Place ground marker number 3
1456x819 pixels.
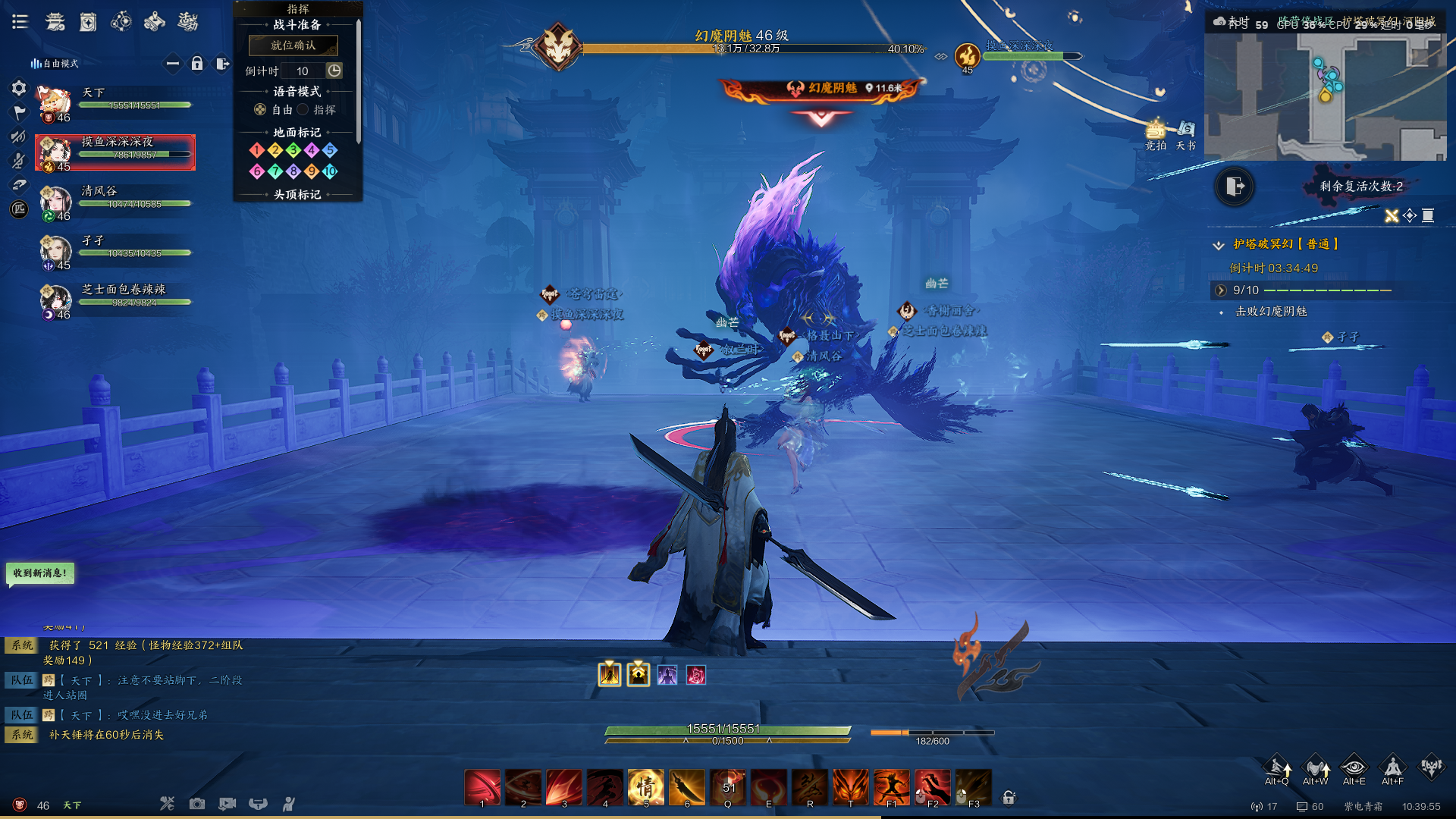pyautogui.click(x=293, y=150)
